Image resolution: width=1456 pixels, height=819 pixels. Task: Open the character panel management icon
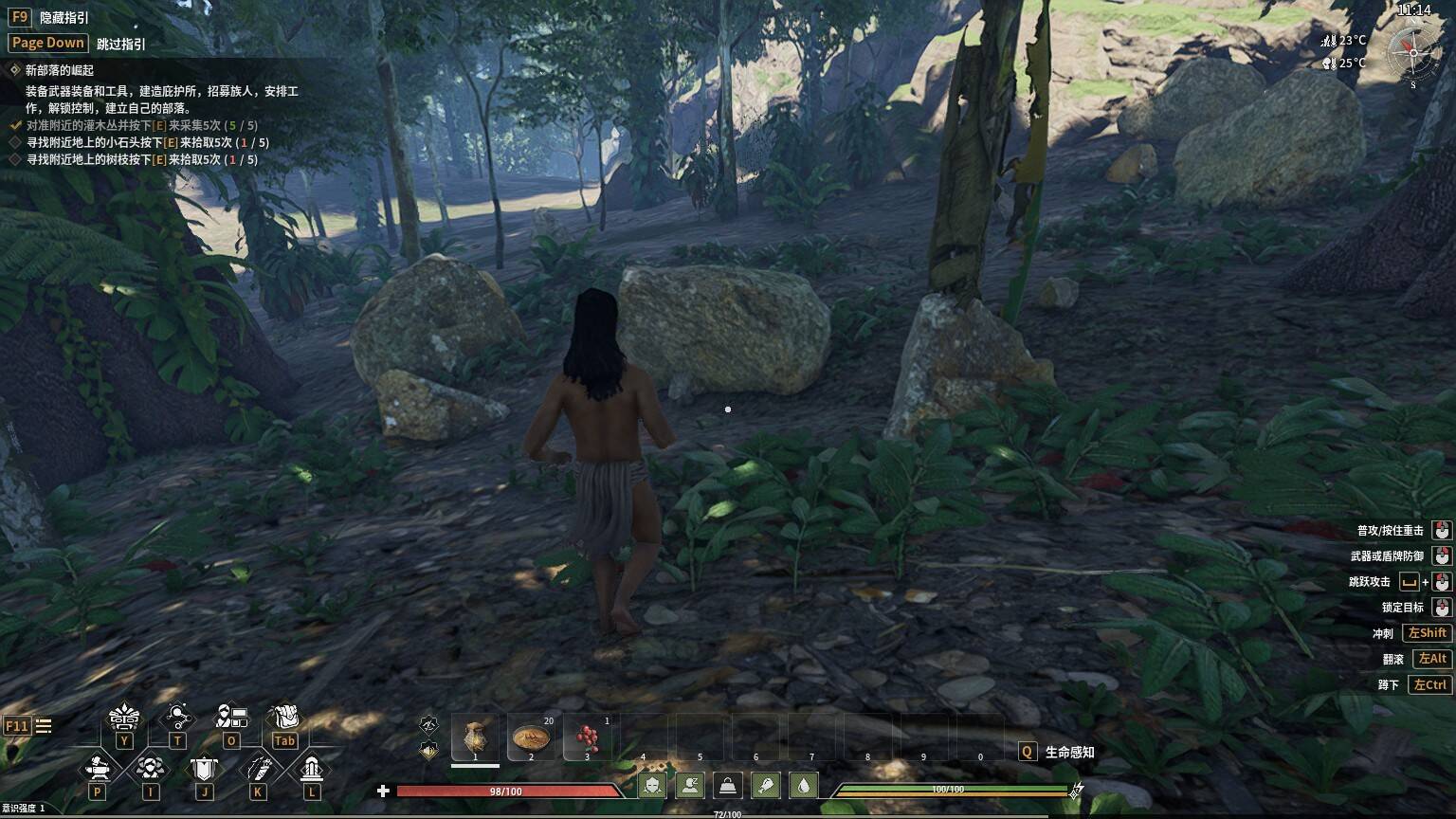(x=231, y=717)
